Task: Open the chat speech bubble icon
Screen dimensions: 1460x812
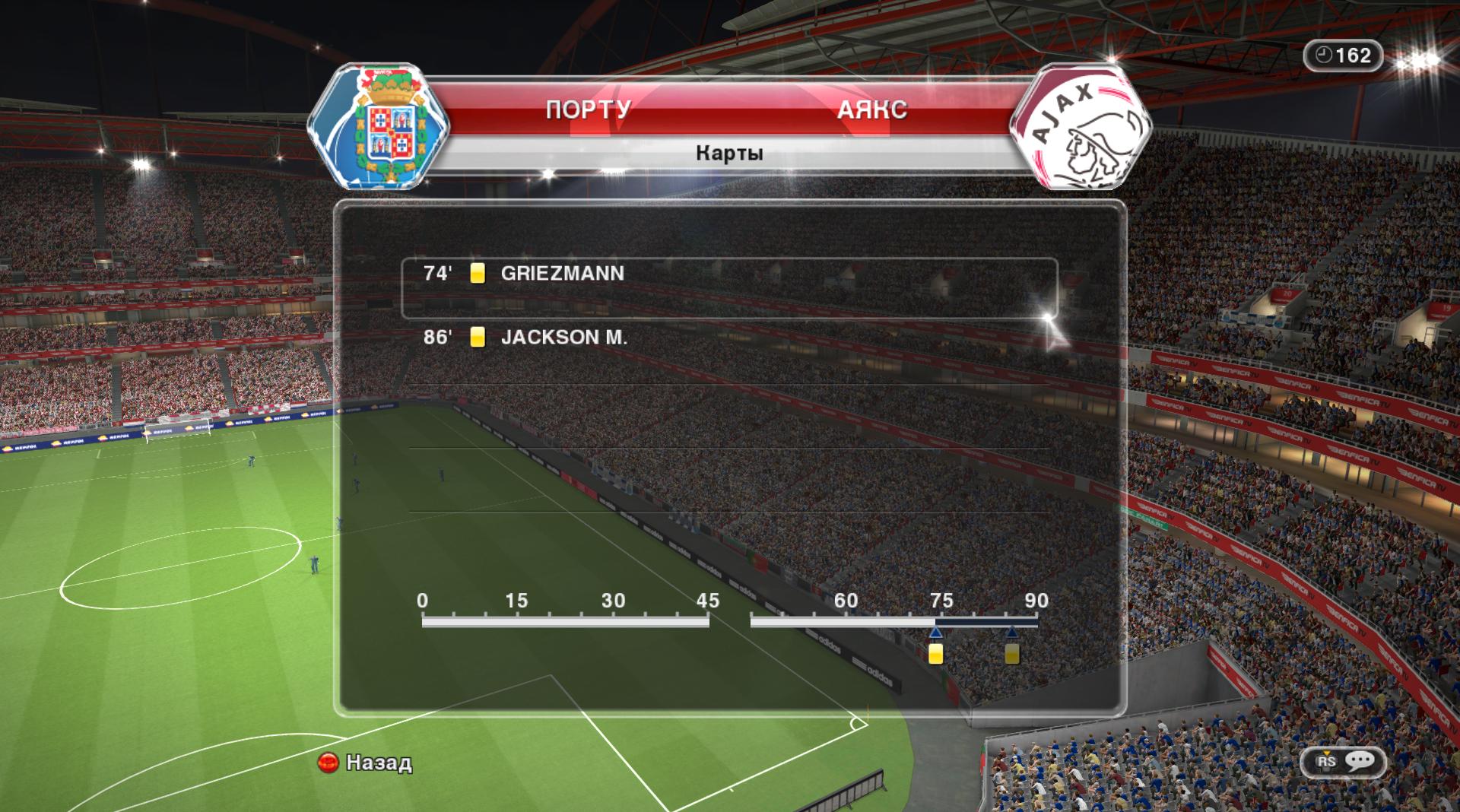Action: tap(1360, 761)
